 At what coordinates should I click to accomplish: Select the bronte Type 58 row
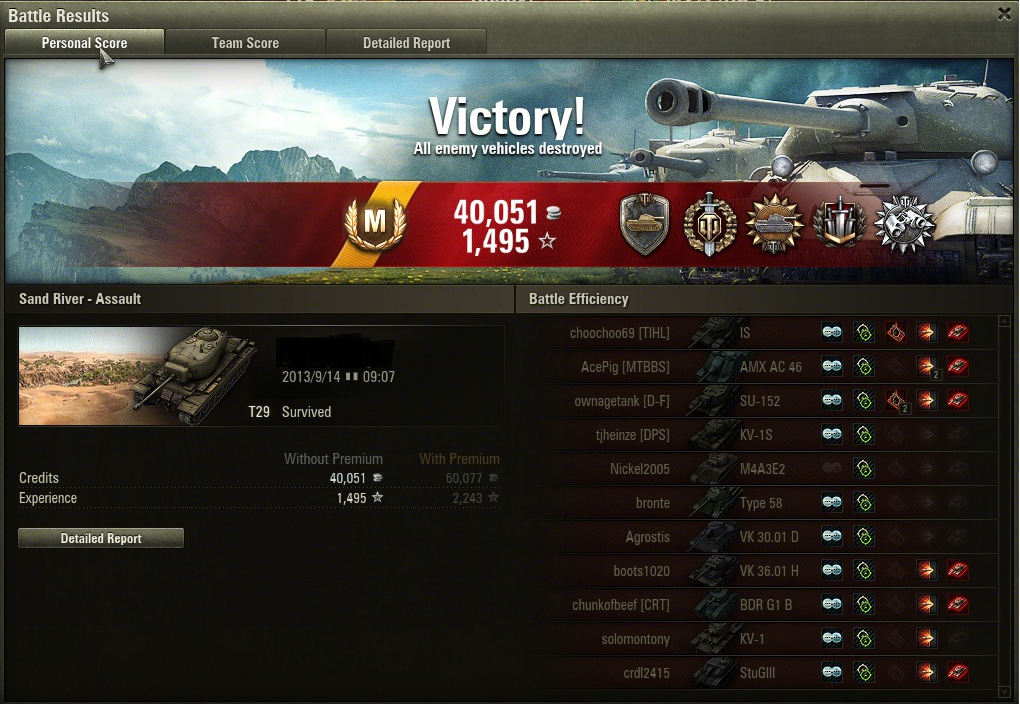760,503
